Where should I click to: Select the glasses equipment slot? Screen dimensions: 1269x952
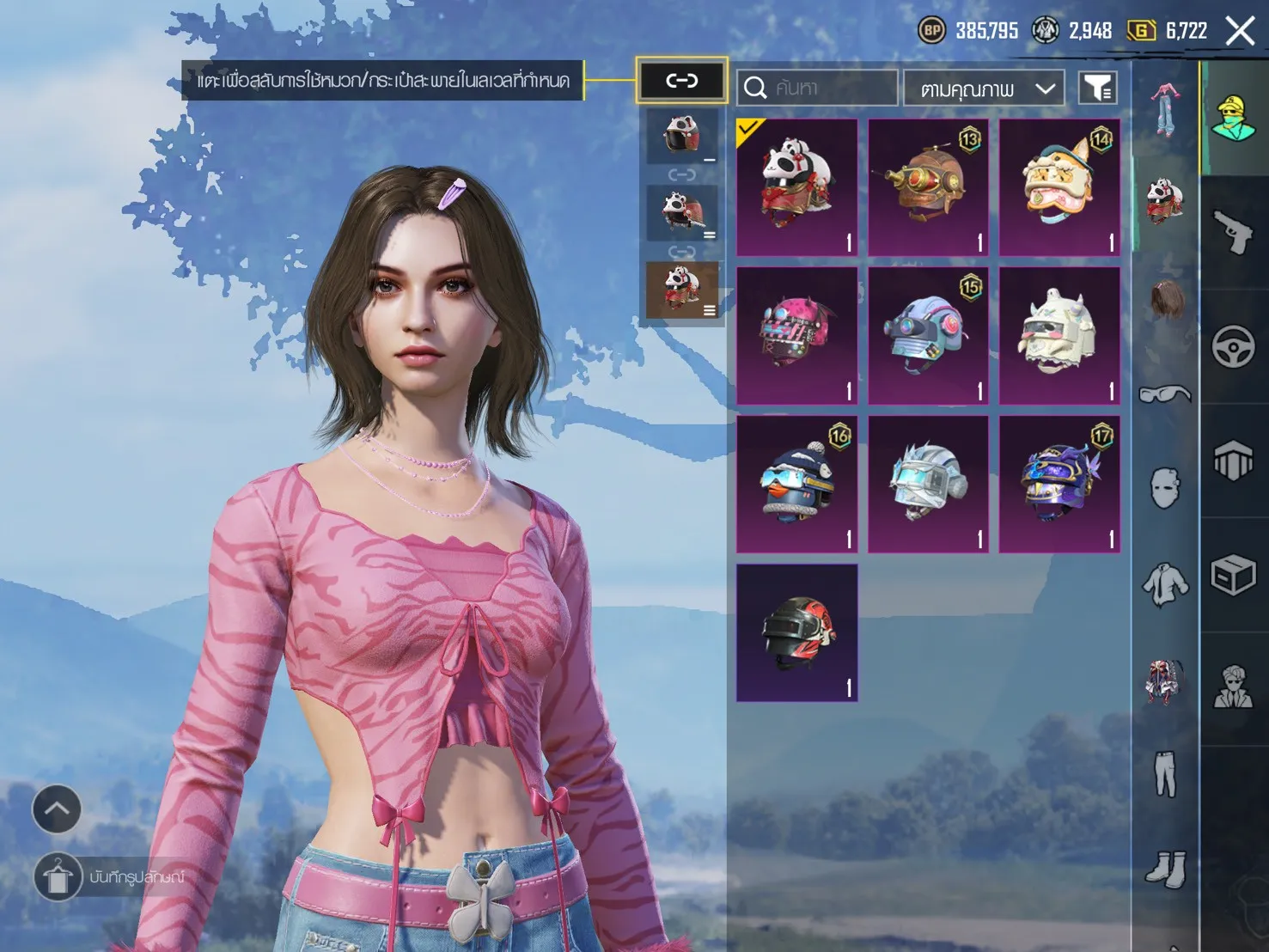coord(1165,394)
